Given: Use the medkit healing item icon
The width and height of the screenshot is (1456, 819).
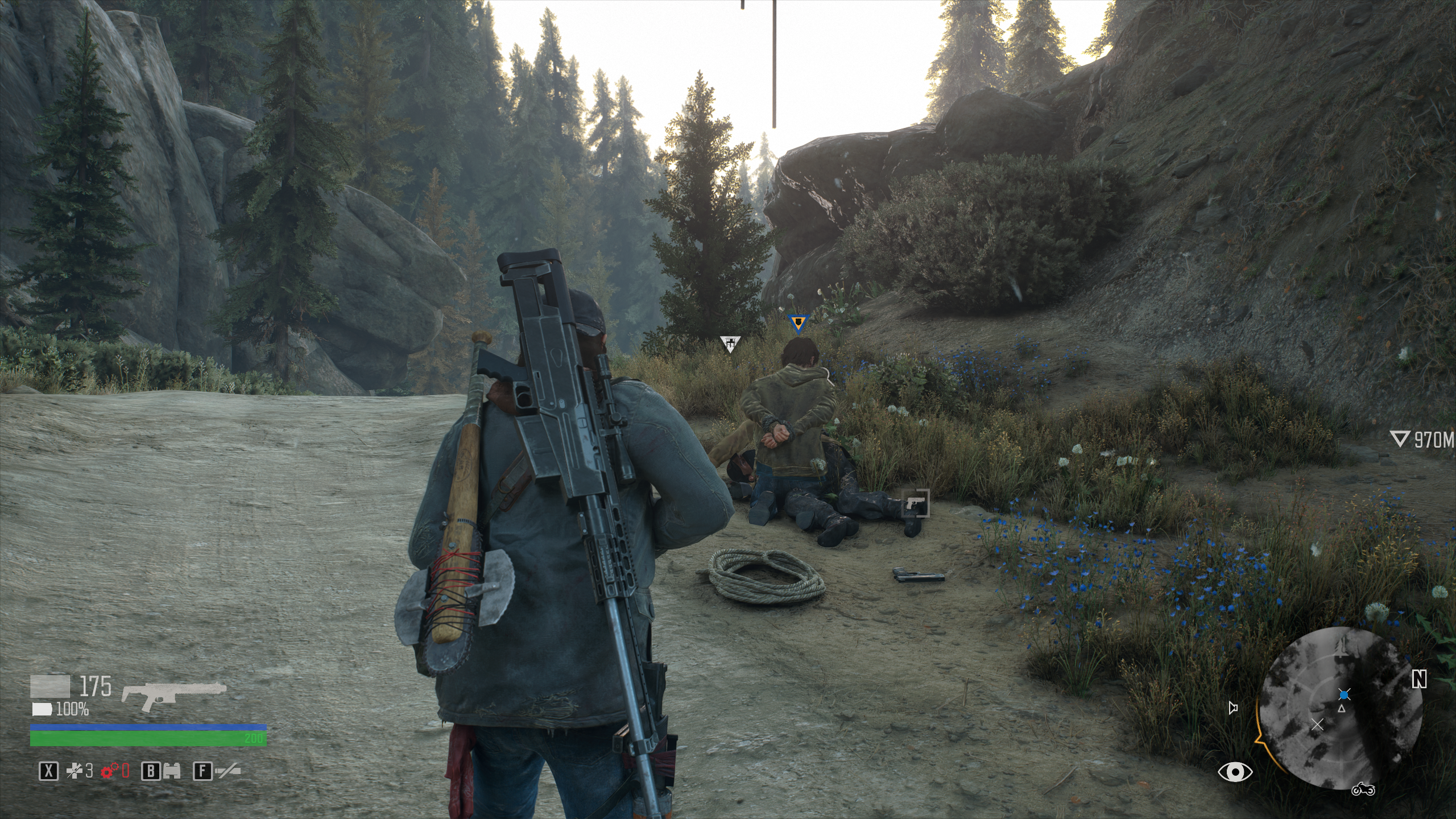Looking at the screenshot, I should pos(75,771).
